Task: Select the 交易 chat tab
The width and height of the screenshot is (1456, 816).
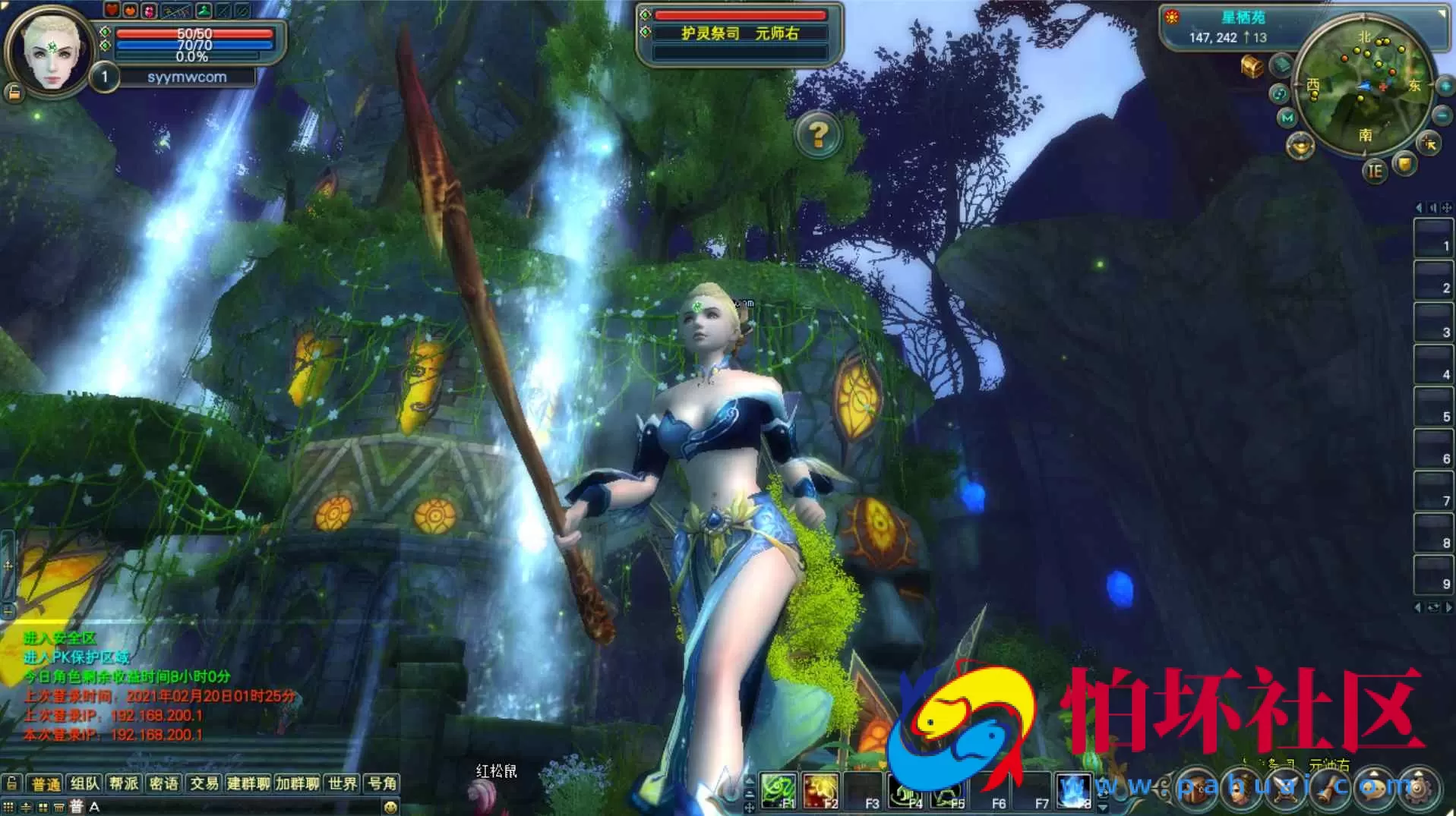Action: pos(205,784)
